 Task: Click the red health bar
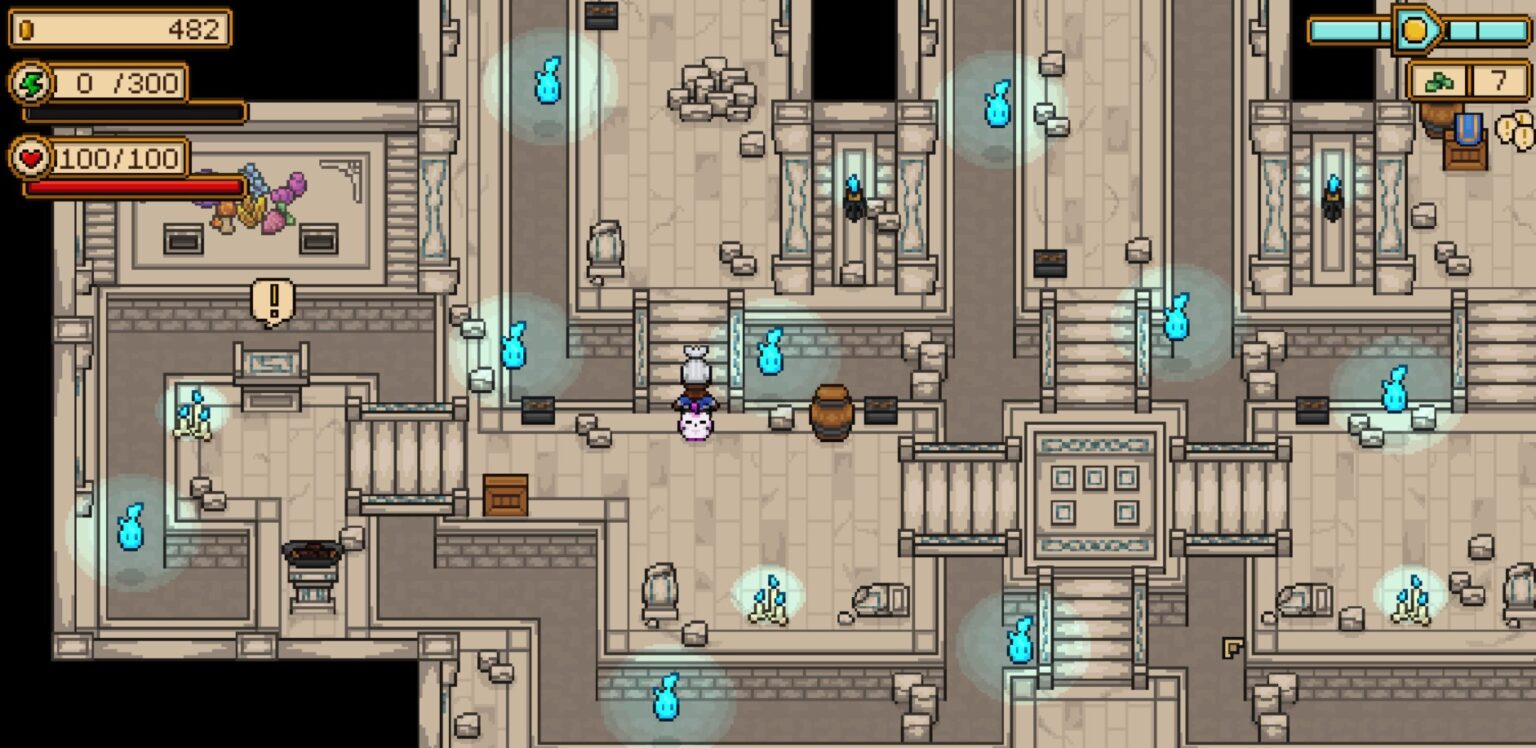pos(135,187)
